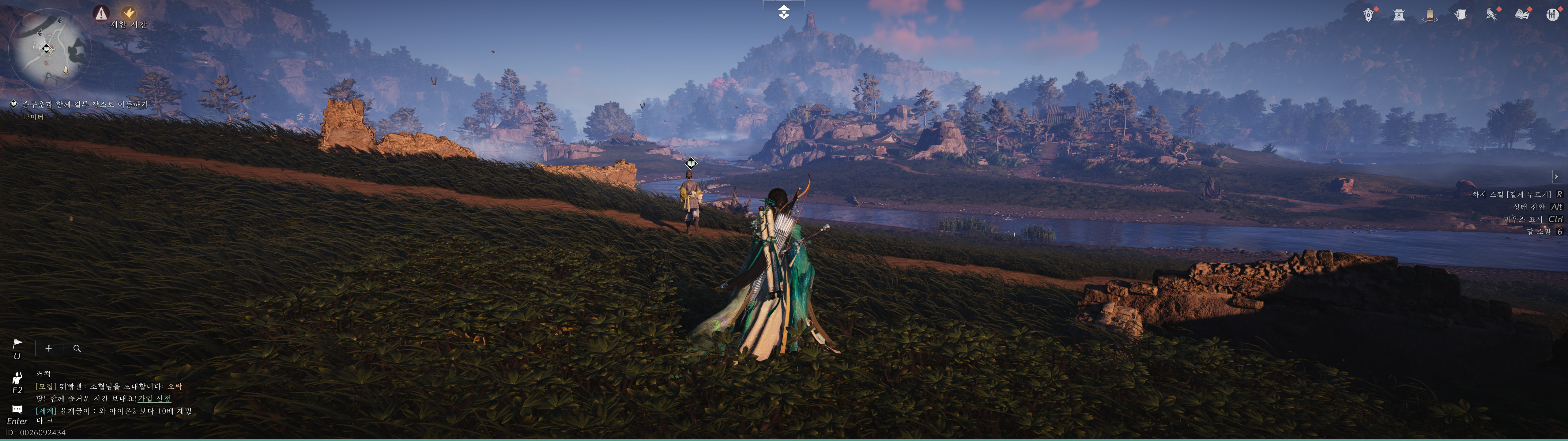The height and width of the screenshot is (441, 1568).
Task: Select the golden bell icon
Action: tap(1429, 15)
